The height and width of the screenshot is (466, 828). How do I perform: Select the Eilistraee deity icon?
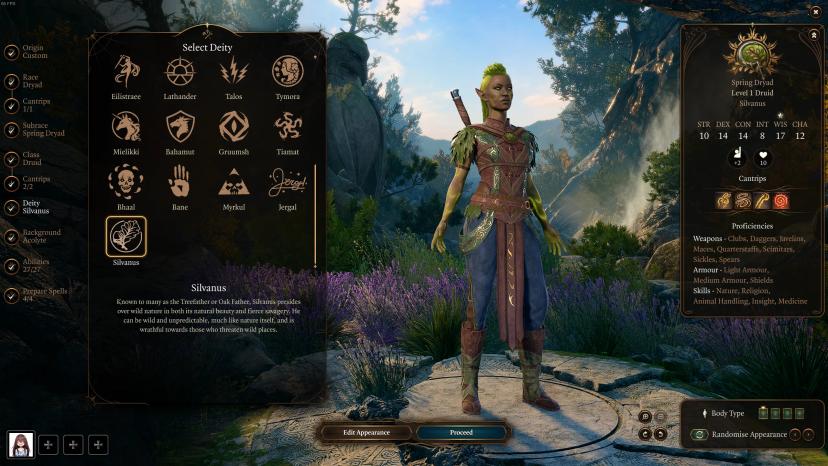[x=126, y=71]
